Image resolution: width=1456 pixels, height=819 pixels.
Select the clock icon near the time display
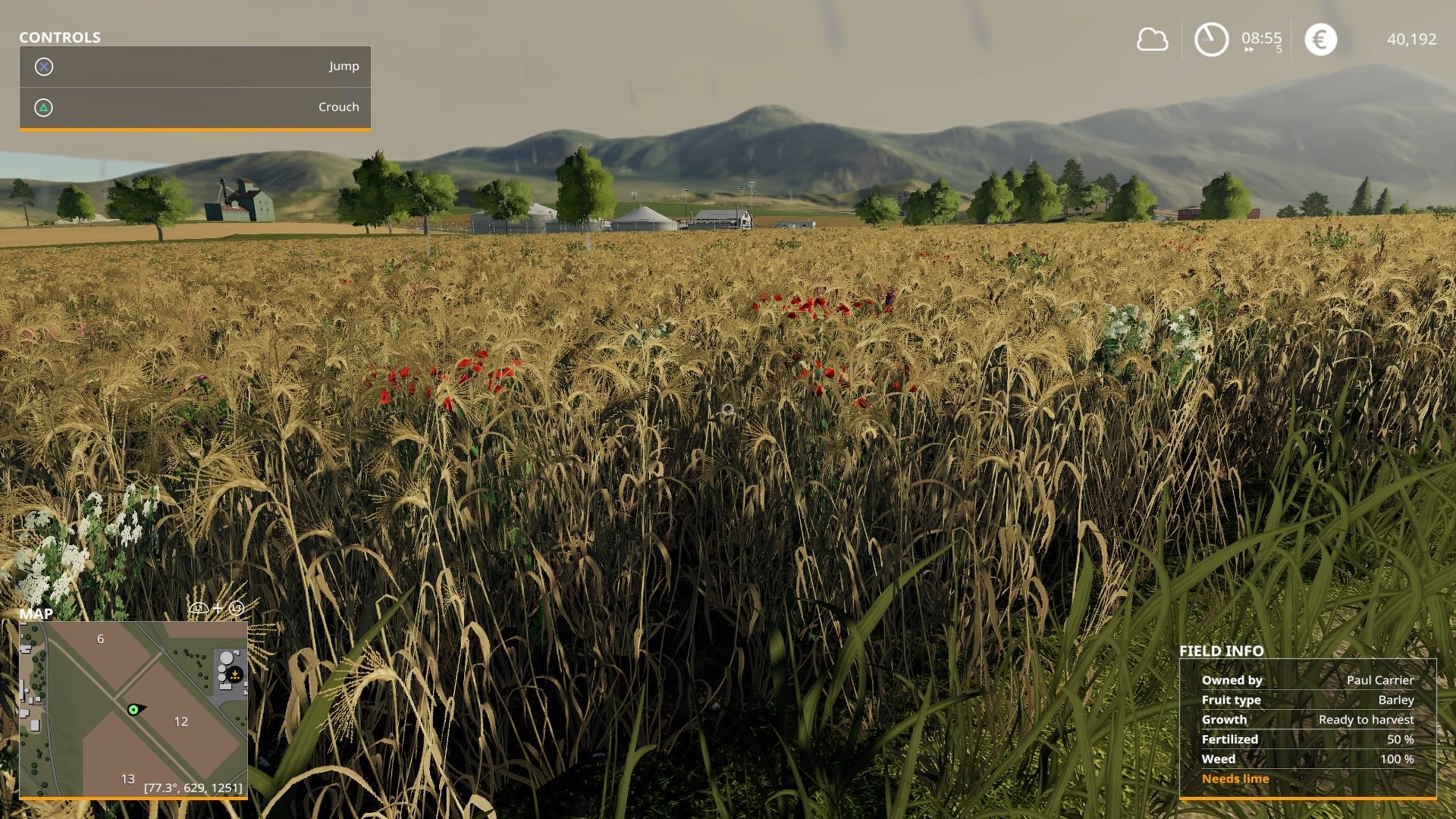(1210, 37)
